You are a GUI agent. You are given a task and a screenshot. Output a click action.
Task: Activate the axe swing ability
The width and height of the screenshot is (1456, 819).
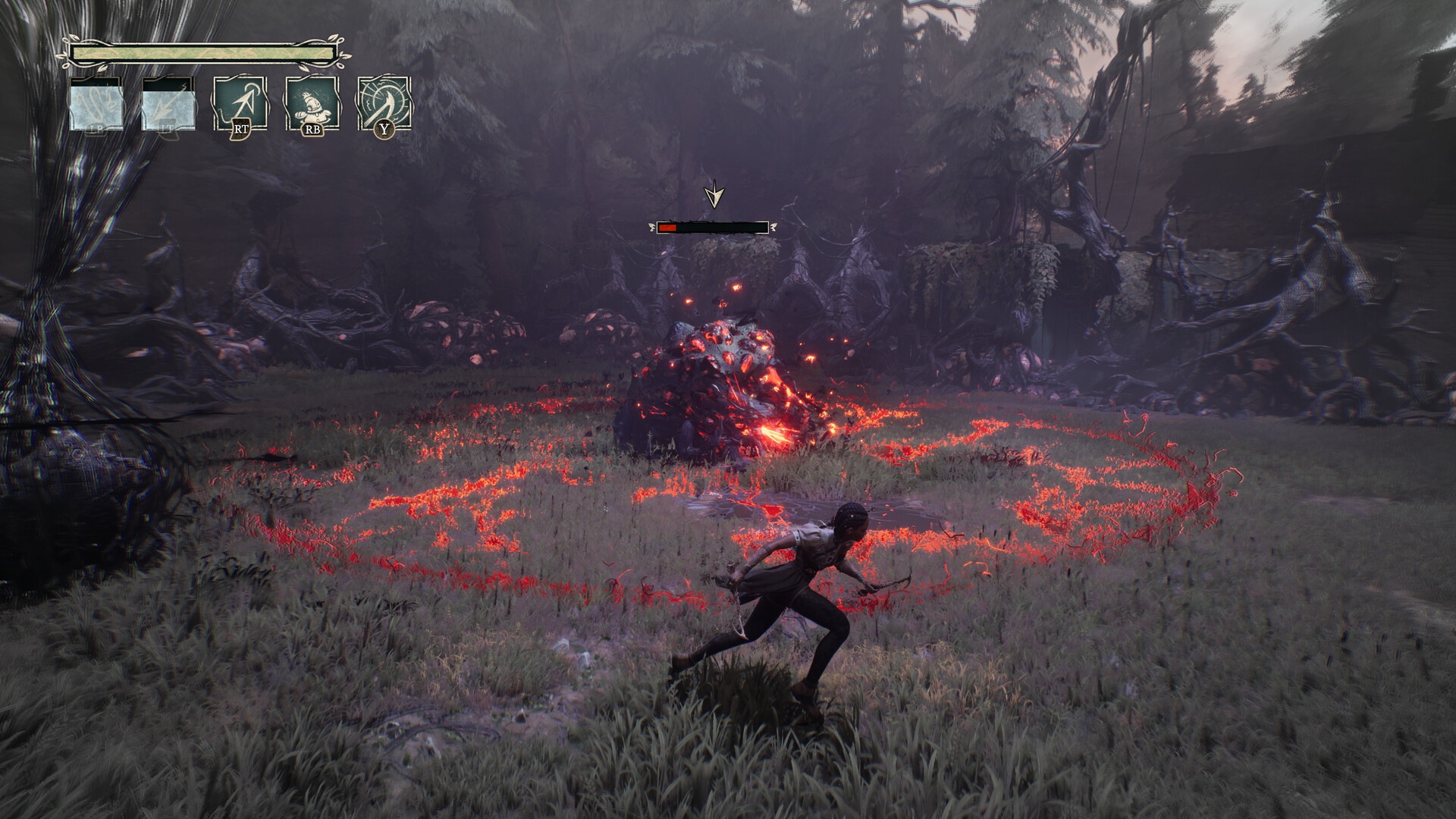pos(383,104)
